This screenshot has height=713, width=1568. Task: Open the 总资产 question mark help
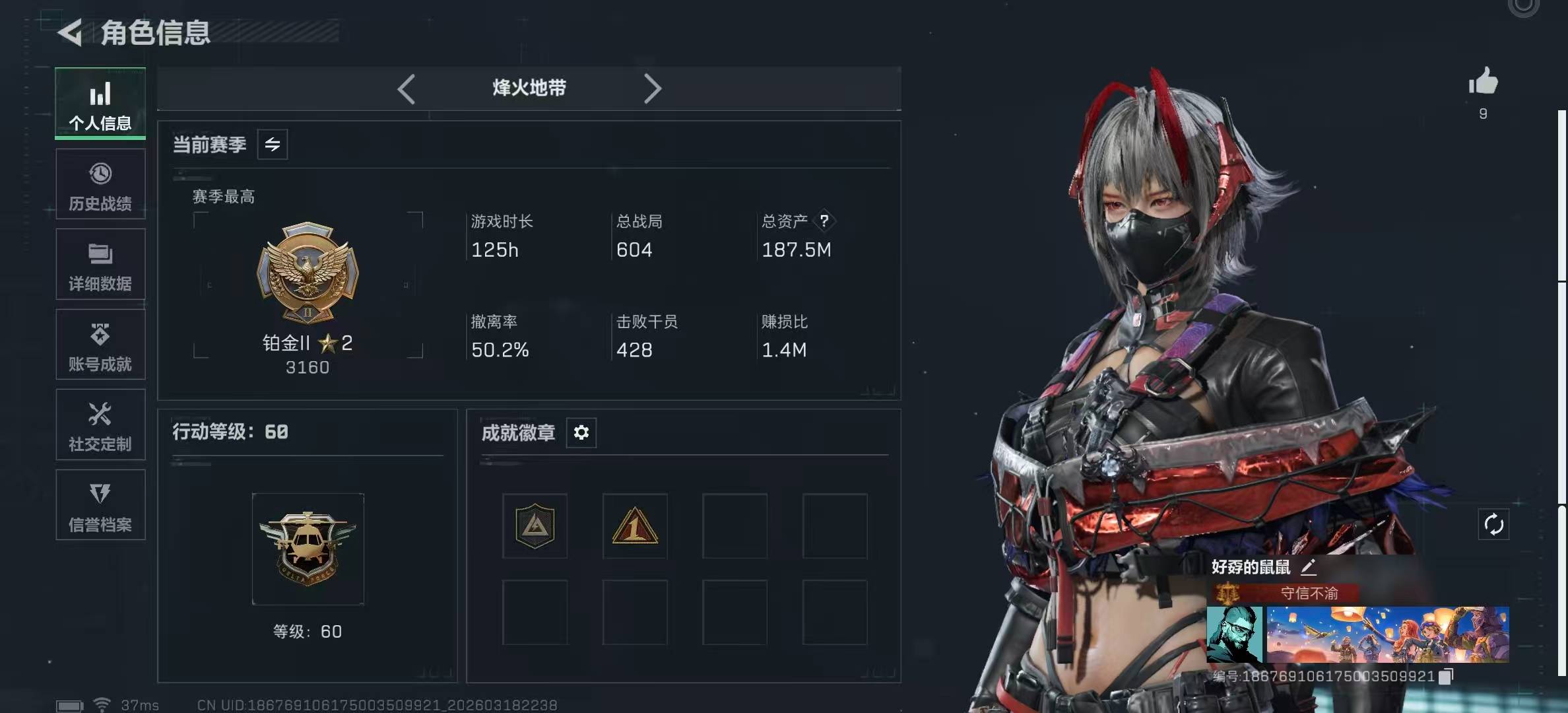coord(824,221)
